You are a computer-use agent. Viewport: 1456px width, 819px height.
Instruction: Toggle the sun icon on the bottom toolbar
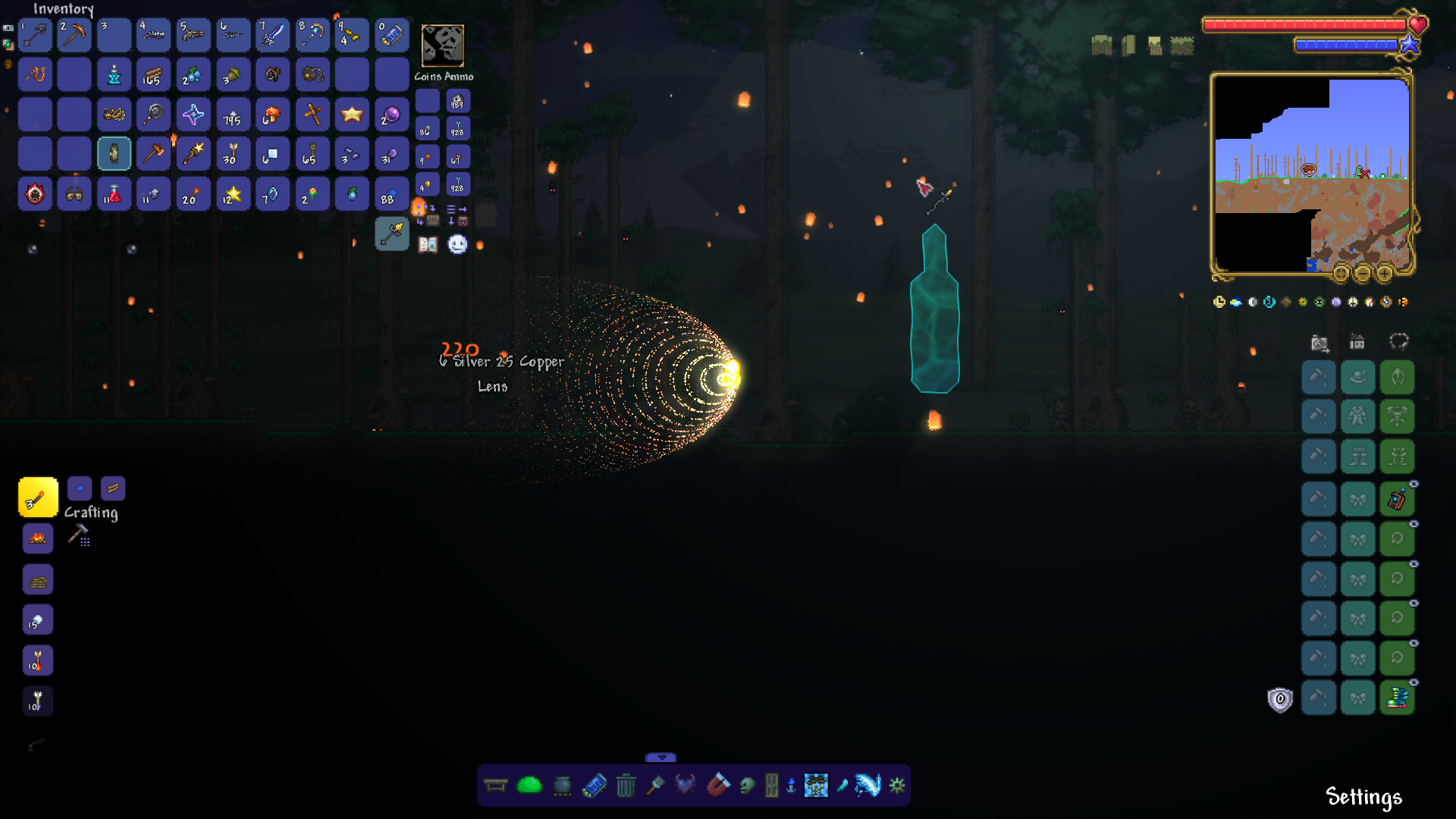point(899,786)
